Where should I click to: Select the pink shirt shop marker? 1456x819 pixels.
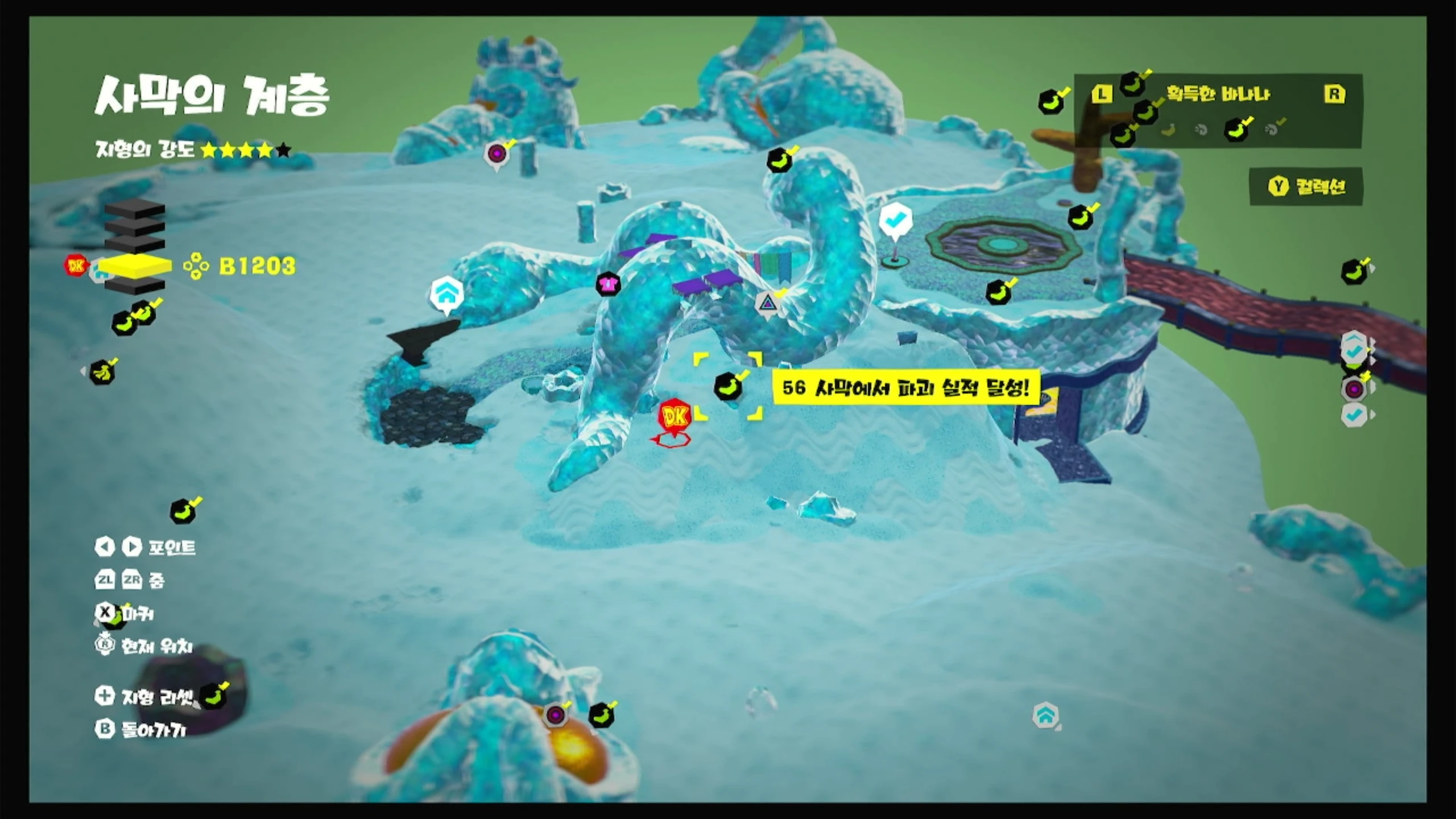click(607, 283)
